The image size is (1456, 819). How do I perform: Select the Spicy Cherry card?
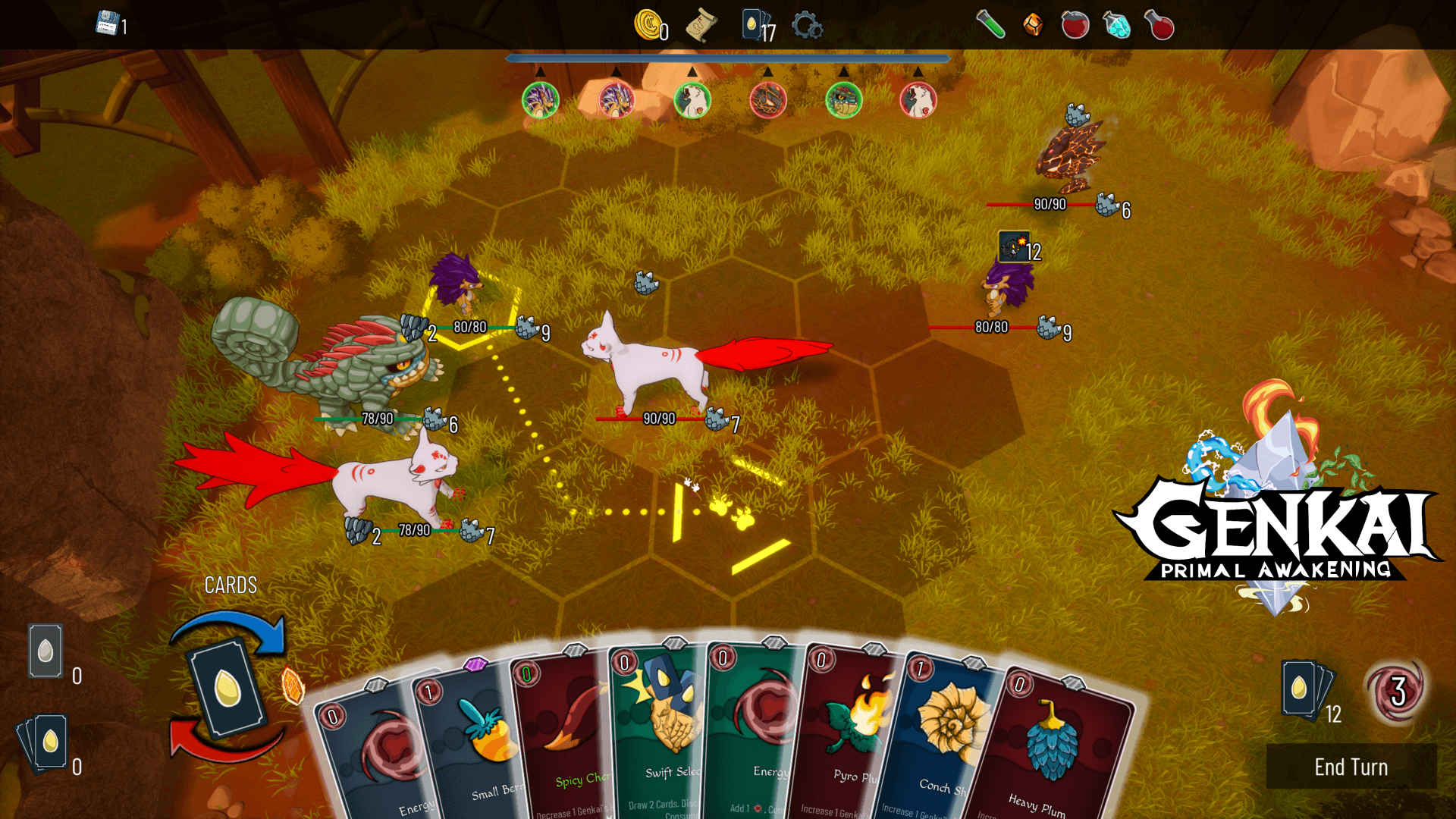pyautogui.click(x=565, y=739)
